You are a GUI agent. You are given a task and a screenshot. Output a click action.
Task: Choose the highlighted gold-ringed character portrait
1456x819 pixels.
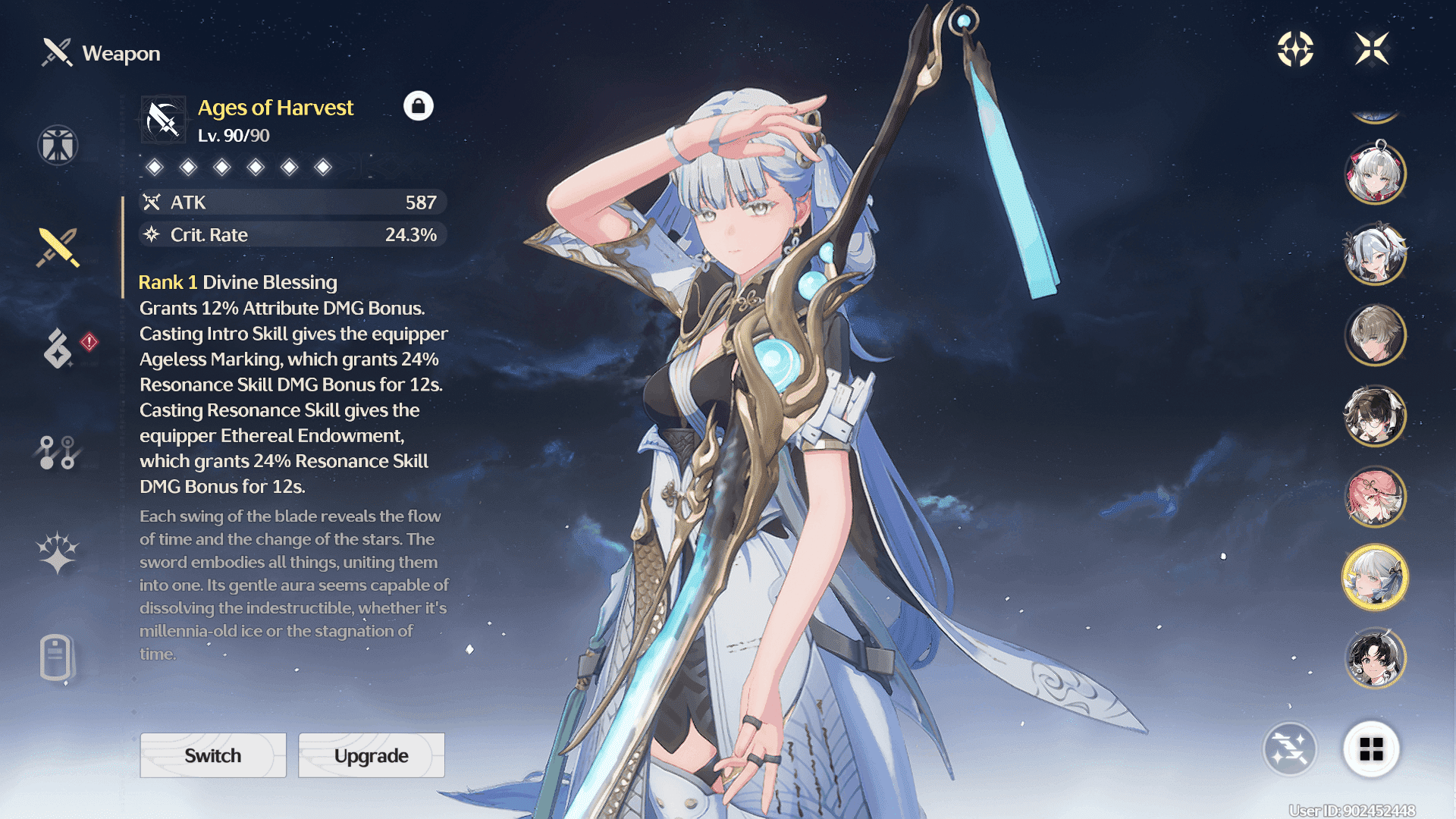tap(1375, 578)
